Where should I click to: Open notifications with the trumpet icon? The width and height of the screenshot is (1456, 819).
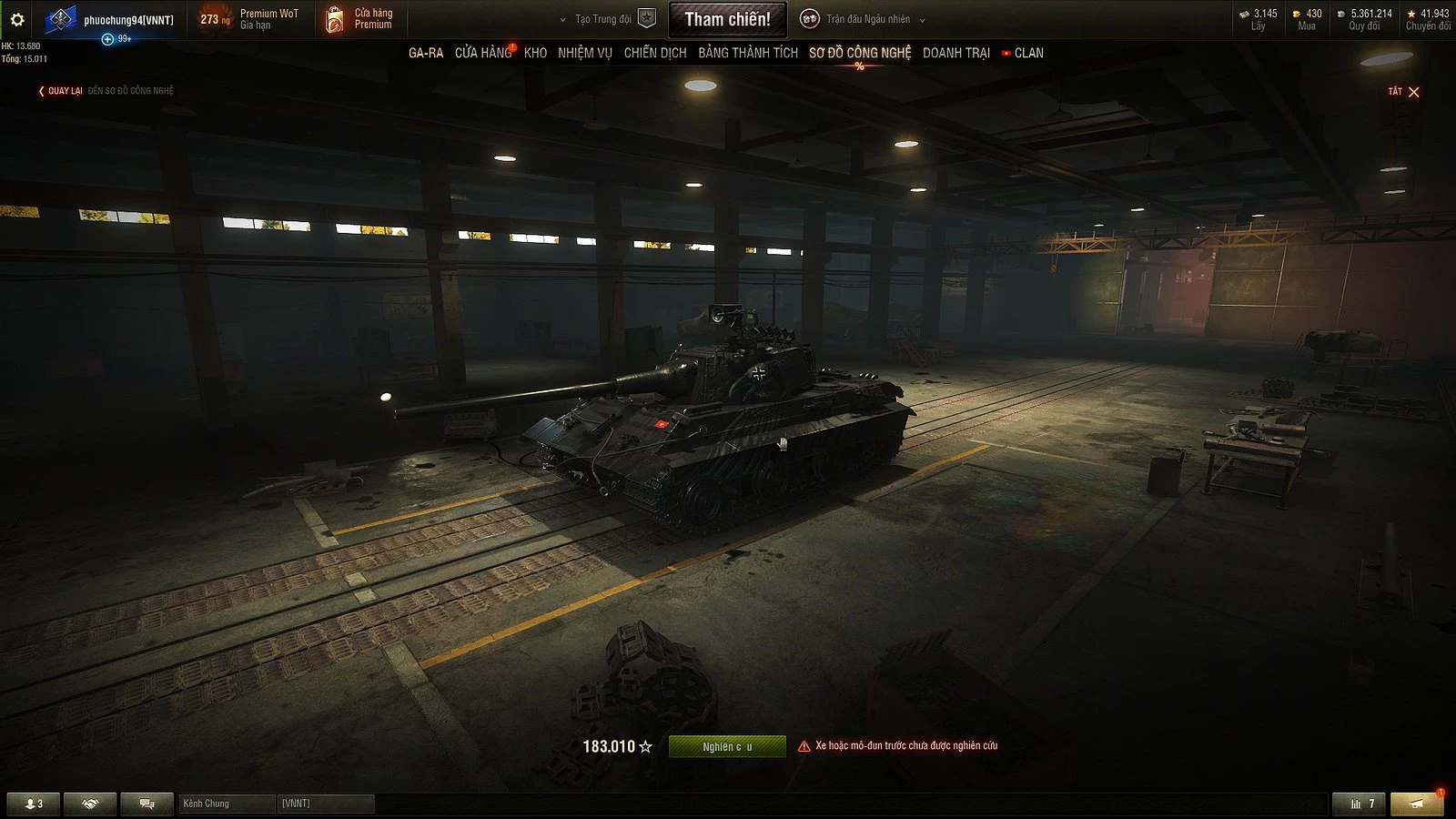(1416, 804)
